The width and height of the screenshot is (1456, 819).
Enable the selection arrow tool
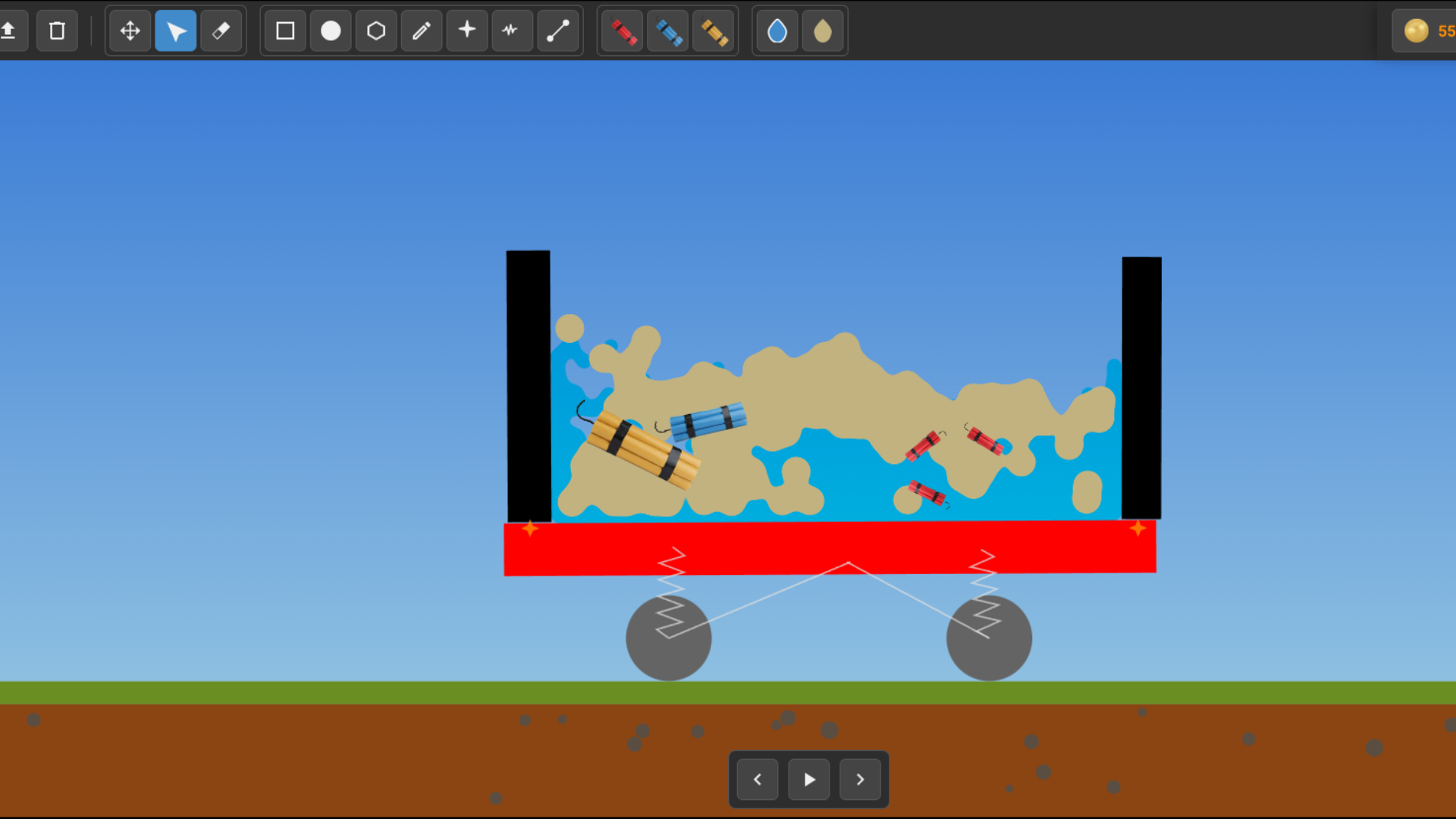175,31
